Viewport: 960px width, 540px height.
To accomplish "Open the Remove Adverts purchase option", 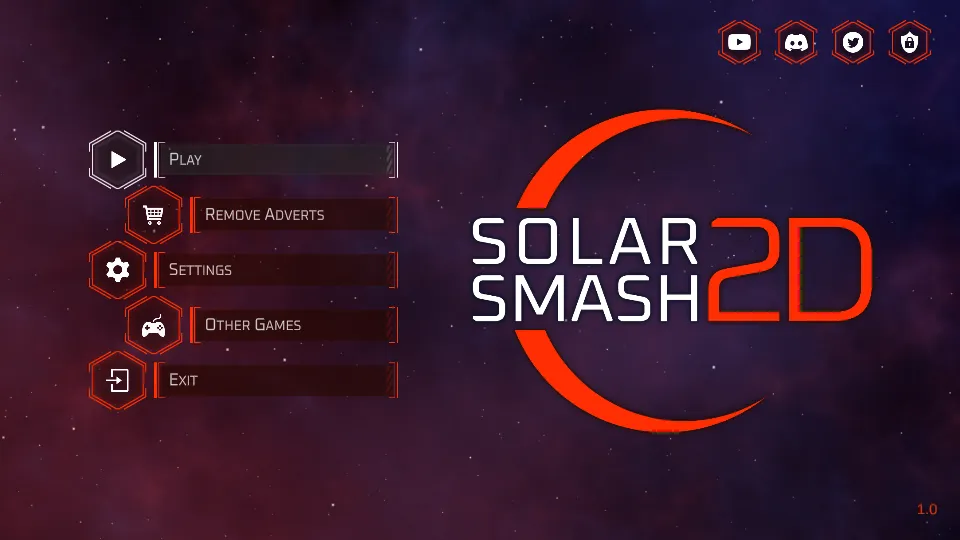I will pos(293,214).
